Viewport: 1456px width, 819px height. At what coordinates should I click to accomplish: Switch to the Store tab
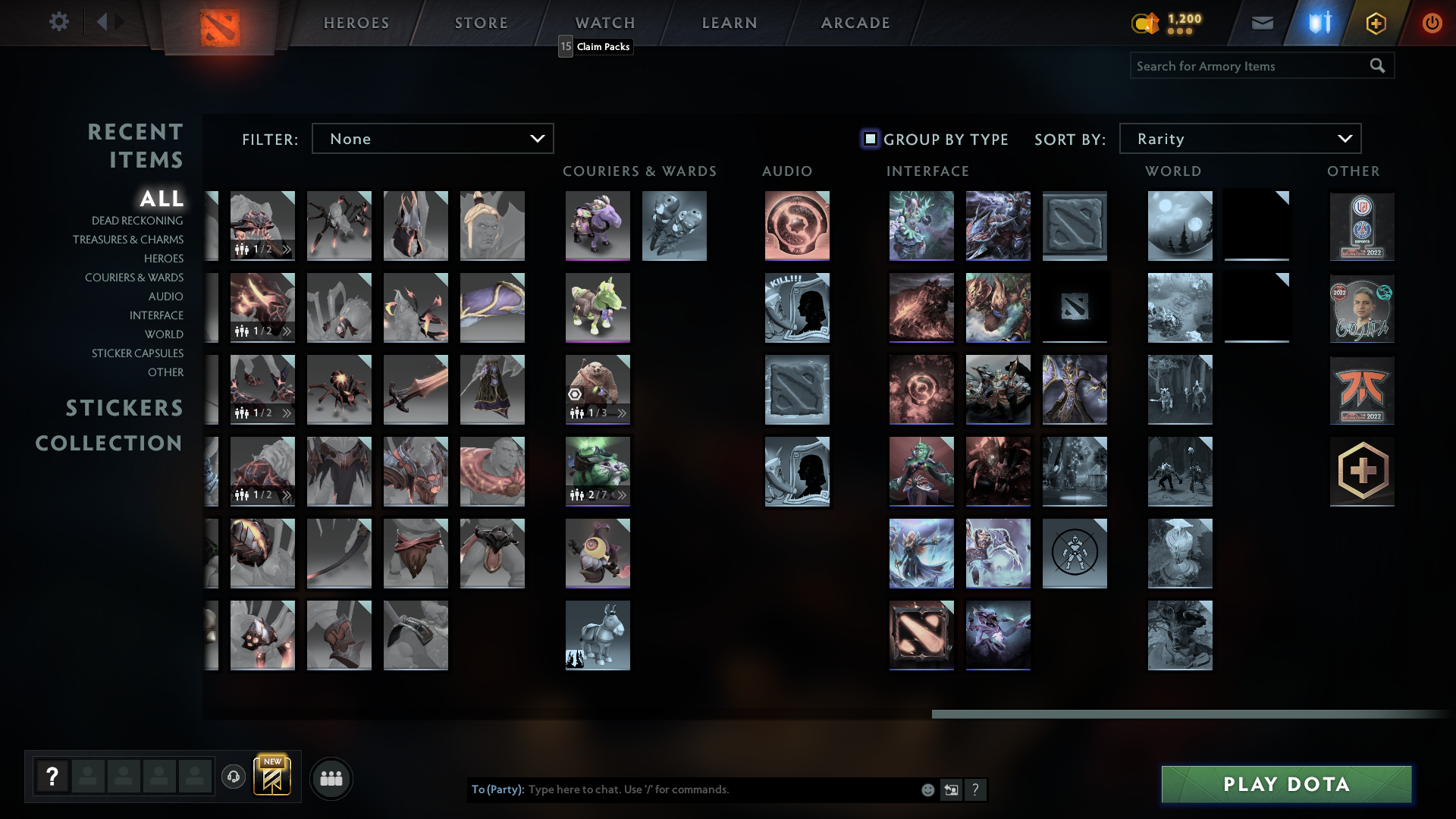(481, 22)
